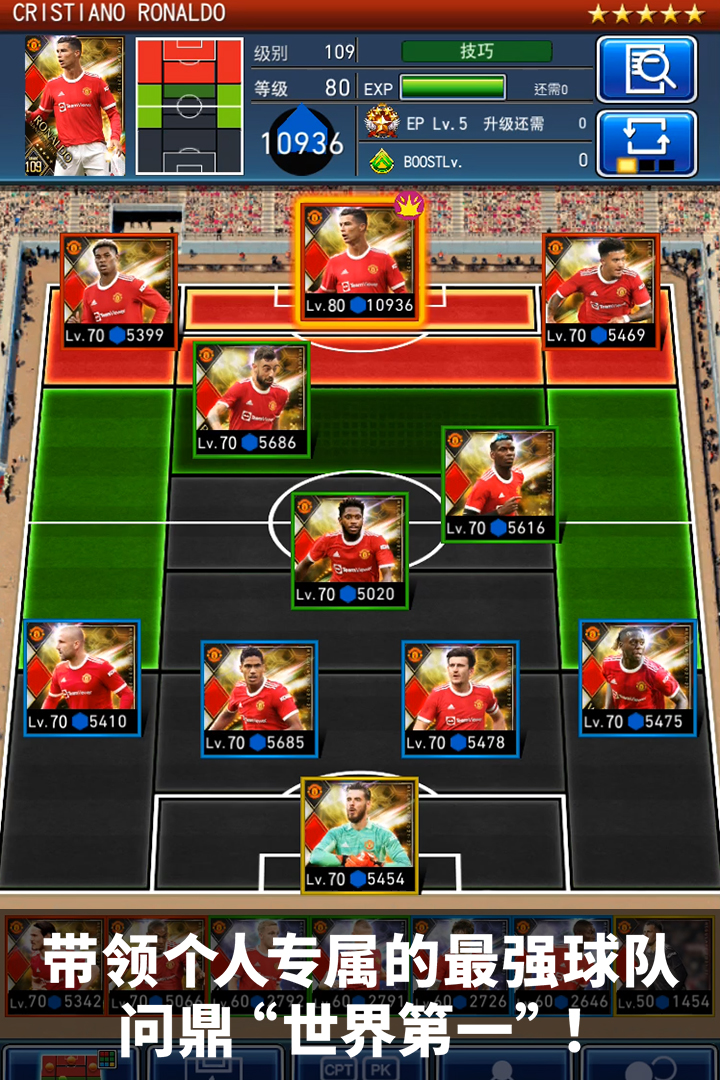Select the defender card with power 5478
The image size is (720, 1080).
(x=460, y=699)
